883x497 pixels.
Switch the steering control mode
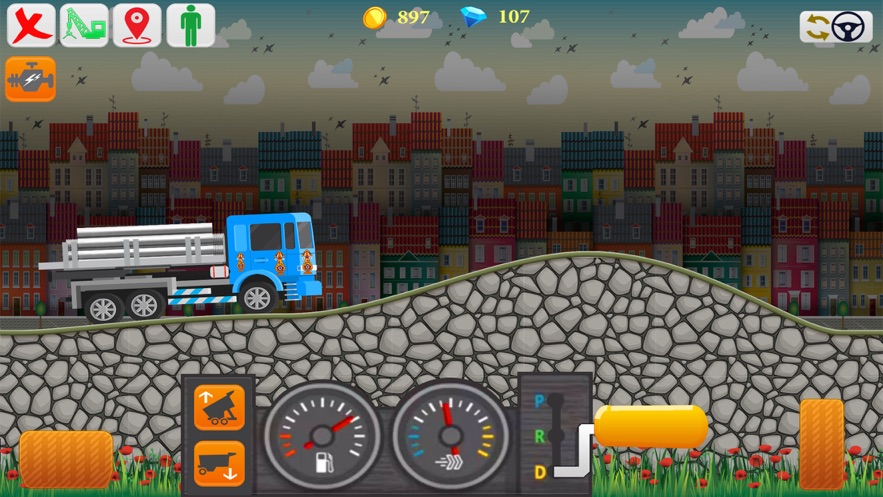(835, 27)
